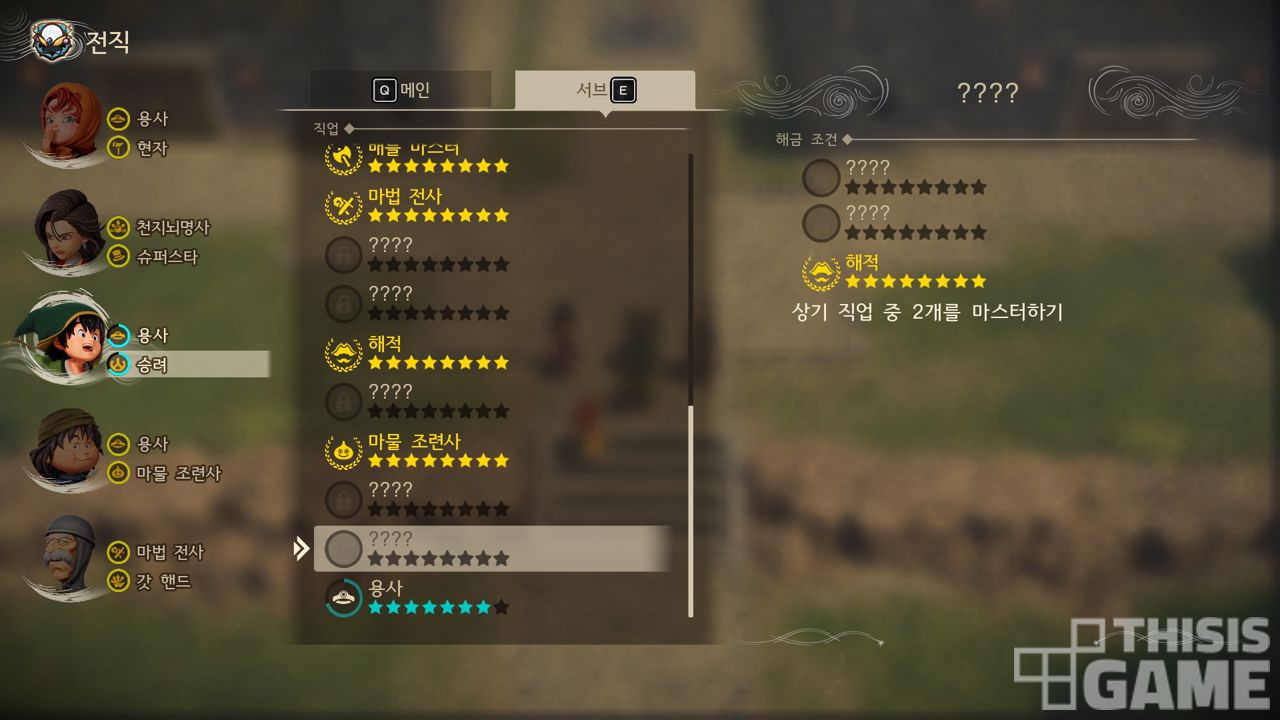Select the 갓 핸드 job label
The image size is (1280, 720).
[163, 581]
